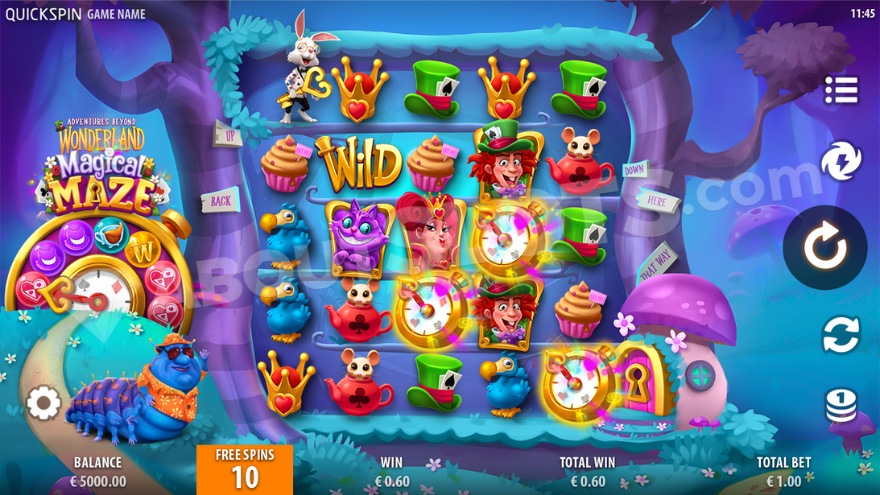Screen dimensions: 880x495
Task: Activate the lightning bolt turbo spin button
Action: click(x=841, y=161)
